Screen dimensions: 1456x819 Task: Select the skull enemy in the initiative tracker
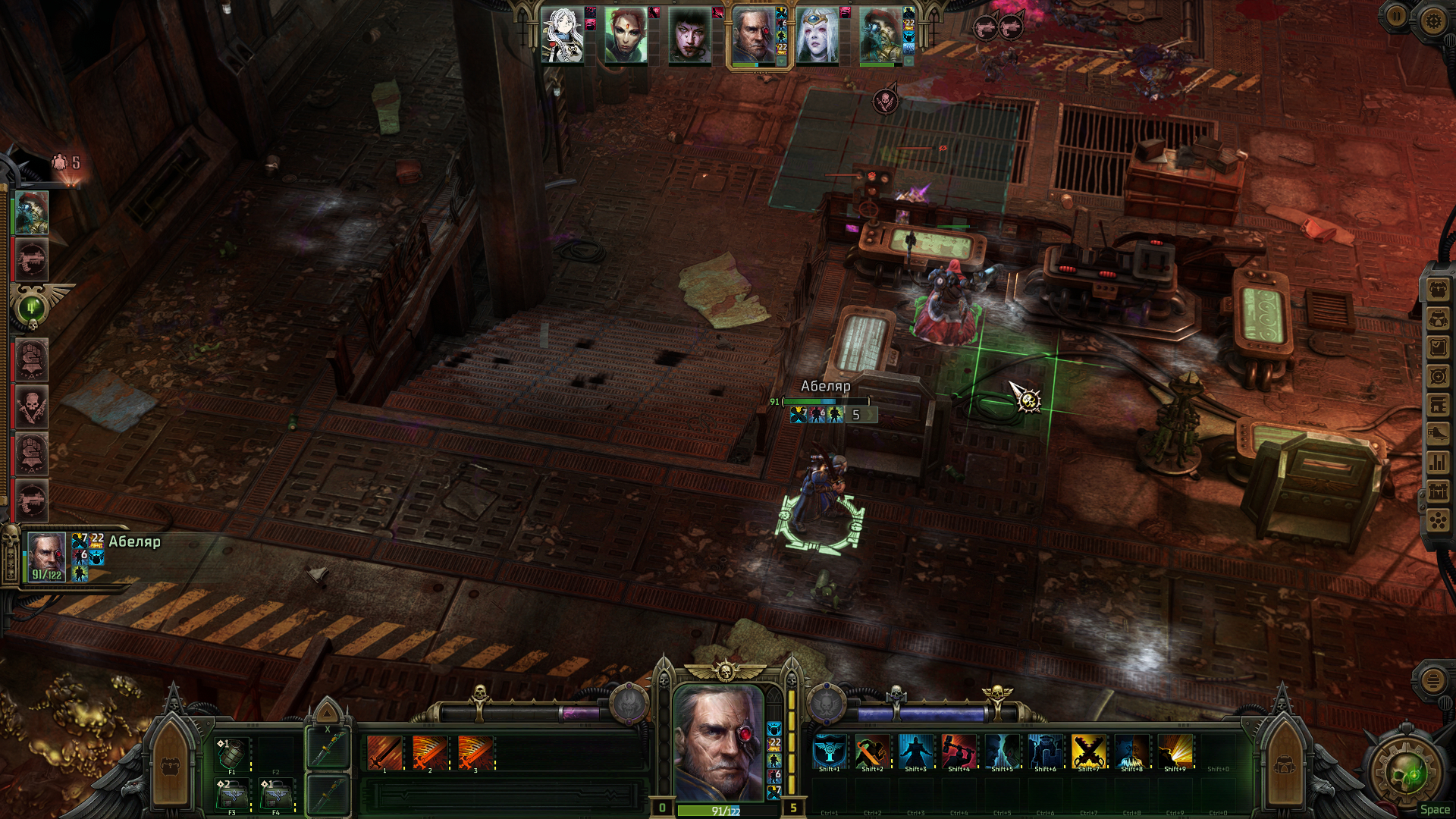(31, 407)
